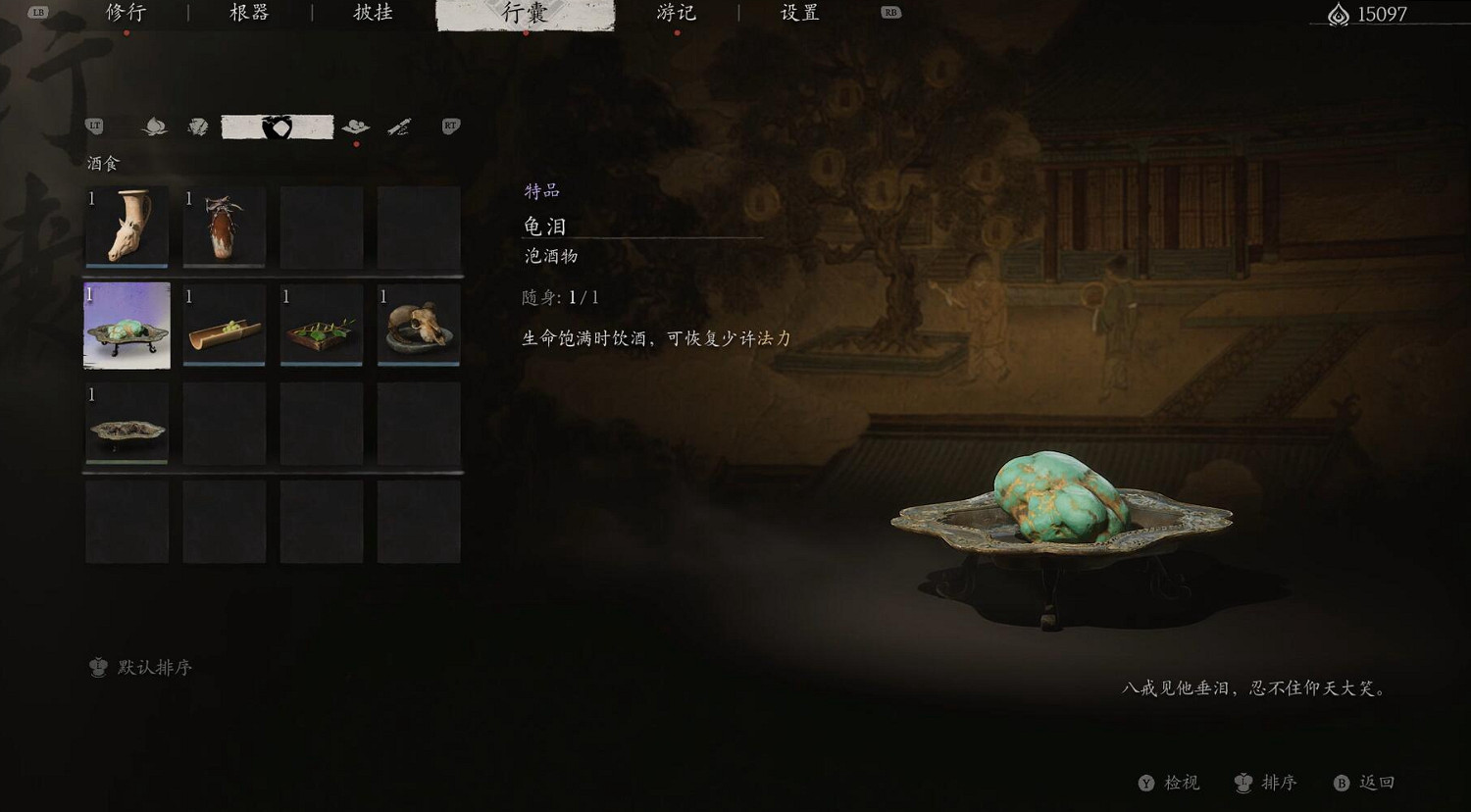Select the bamboo tube item thumbnail
The height and width of the screenshot is (812, 1471).
223,326
